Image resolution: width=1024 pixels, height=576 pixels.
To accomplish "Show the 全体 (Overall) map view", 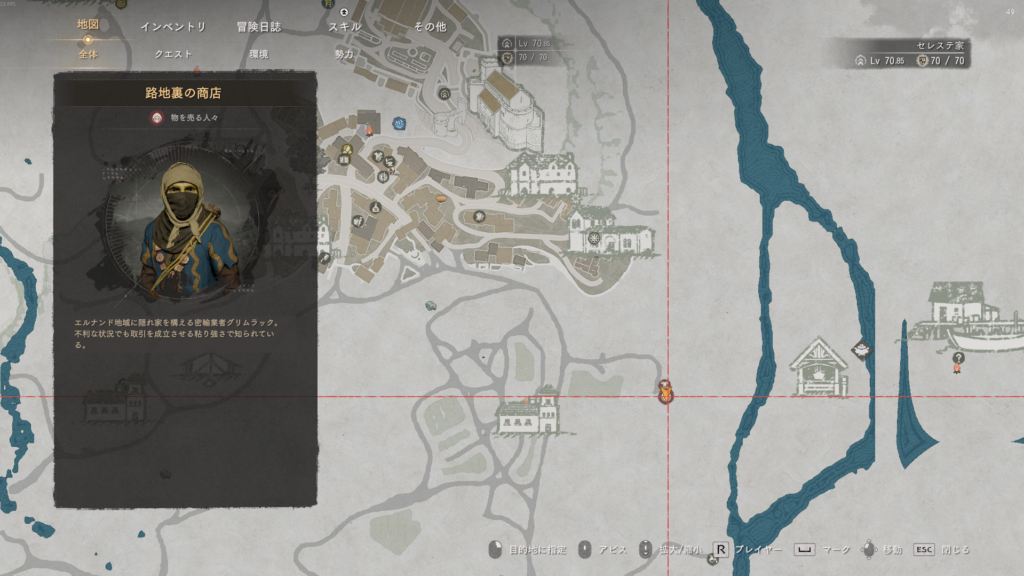I will (88, 54).
